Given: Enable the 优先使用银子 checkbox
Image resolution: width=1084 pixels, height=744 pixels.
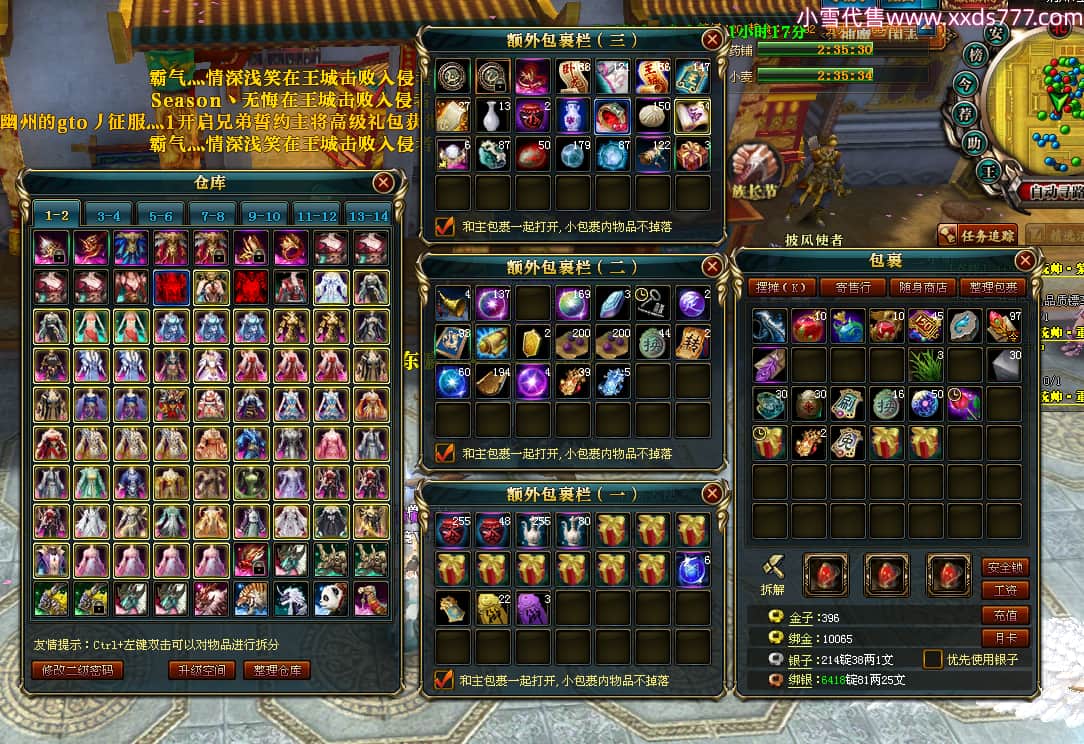Looking at the screenshot, I should click(932, 659).
